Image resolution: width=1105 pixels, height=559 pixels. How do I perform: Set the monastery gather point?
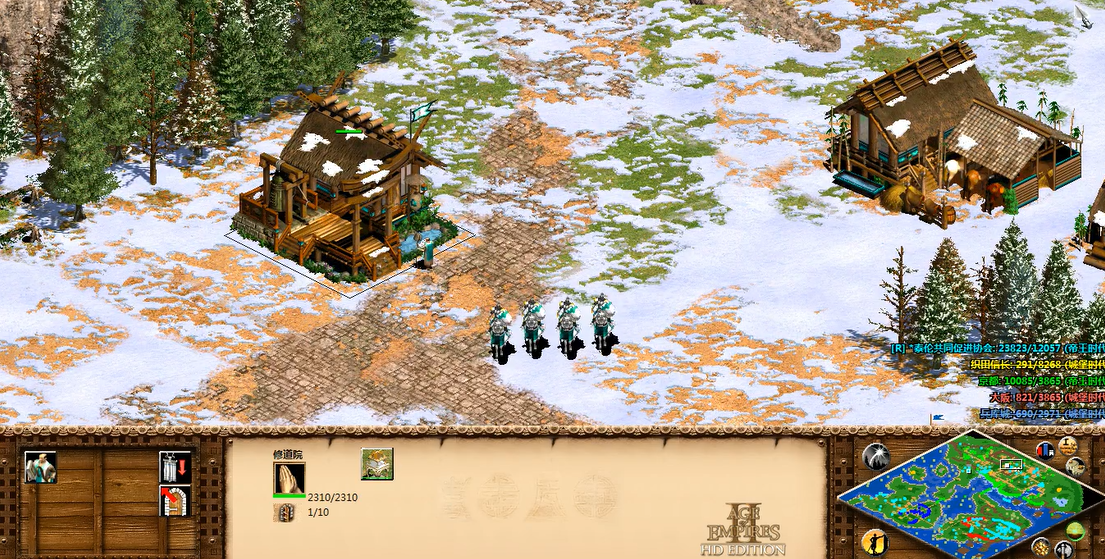[x=175, y=499]
